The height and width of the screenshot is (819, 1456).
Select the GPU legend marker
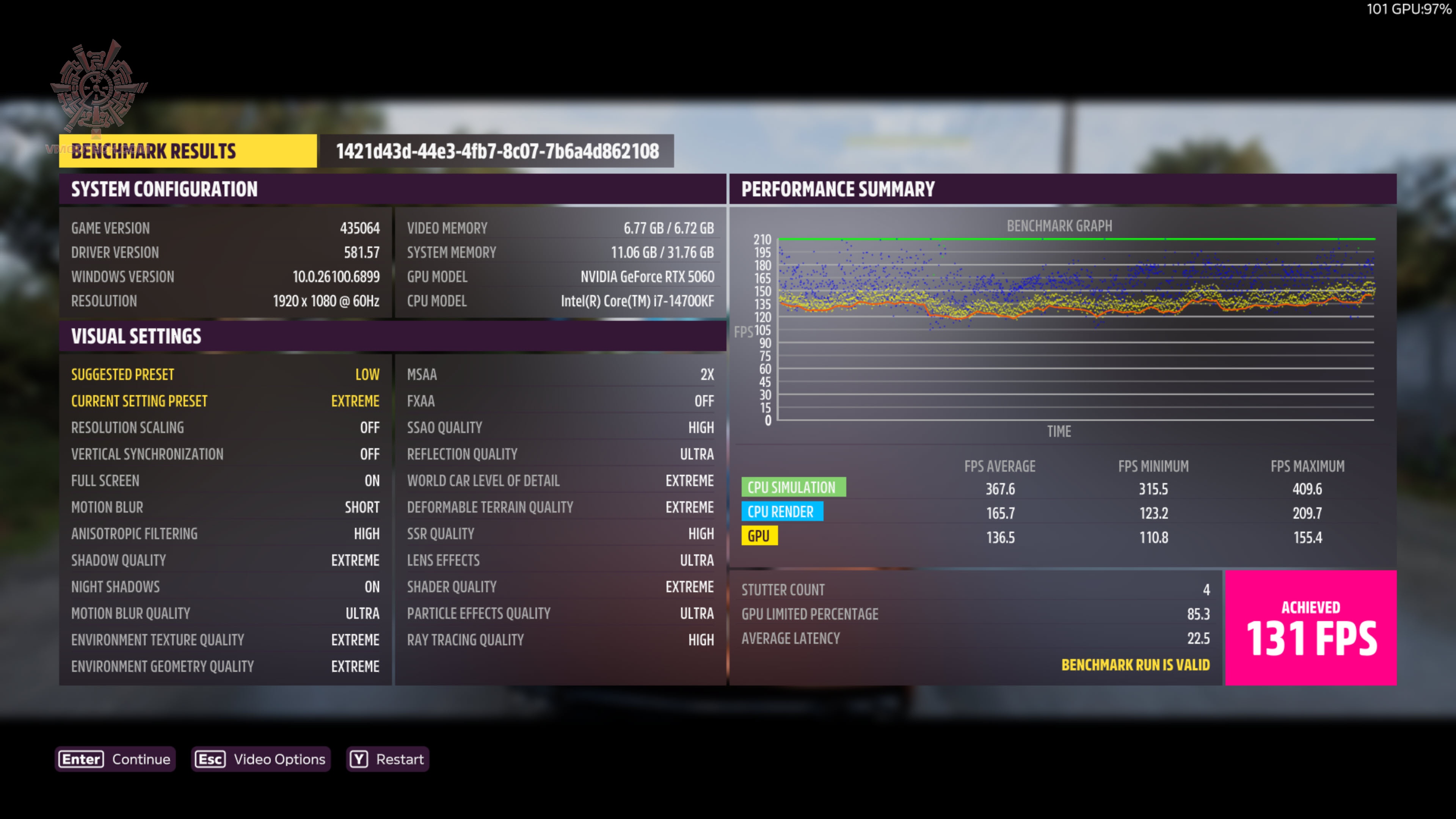coord(759,536)
